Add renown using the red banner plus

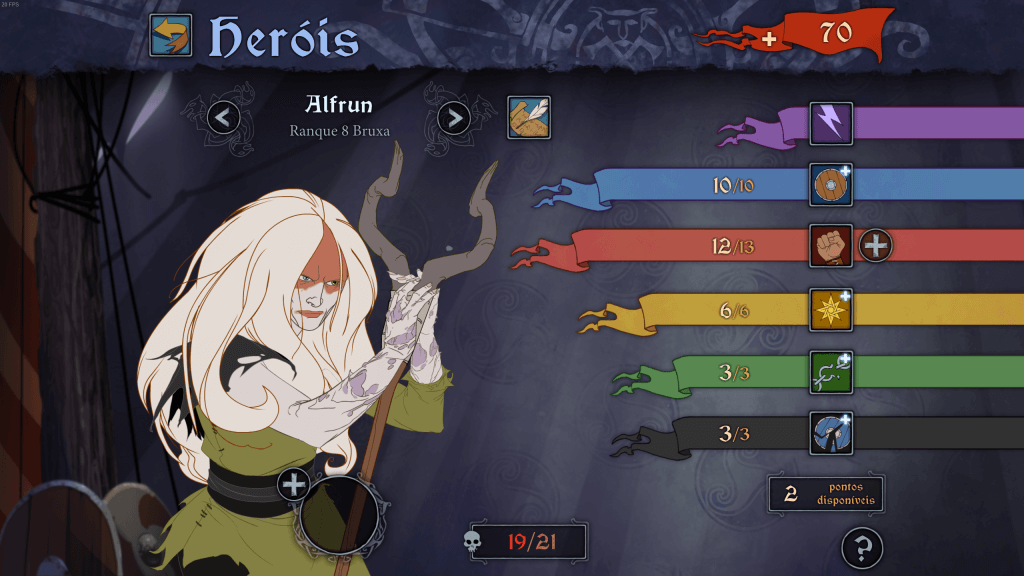coord(768,38)
